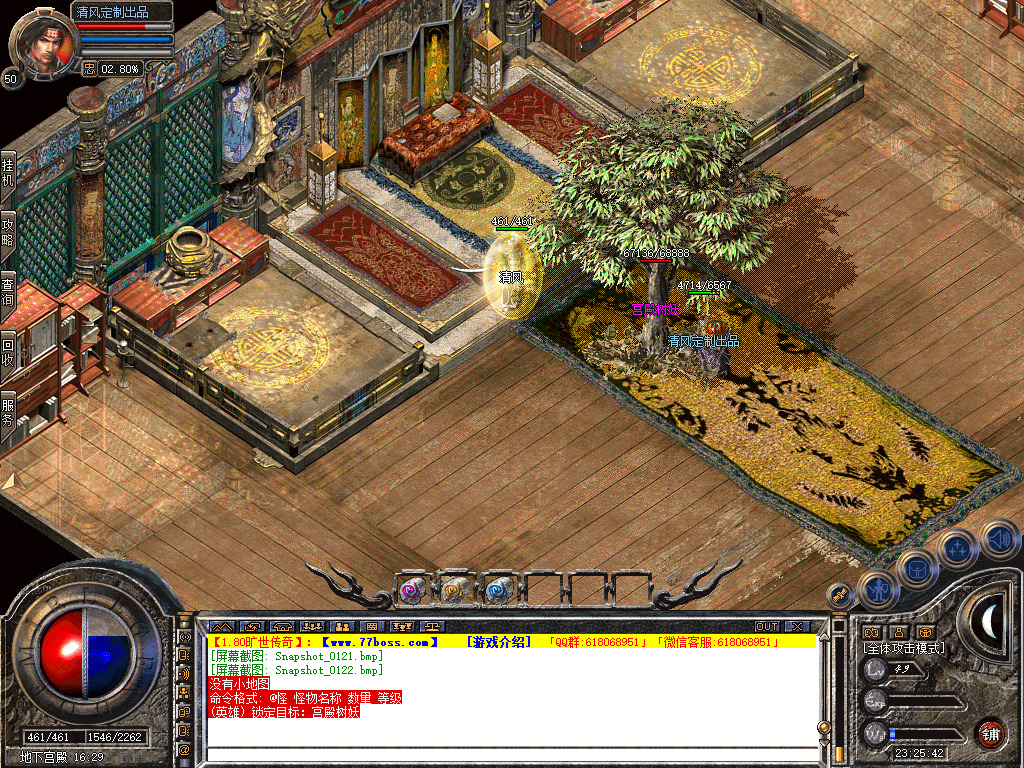Viewport: 1024px width, 768px height.
Task: Toggle sound with the speaker button
Action: (998, 538)
